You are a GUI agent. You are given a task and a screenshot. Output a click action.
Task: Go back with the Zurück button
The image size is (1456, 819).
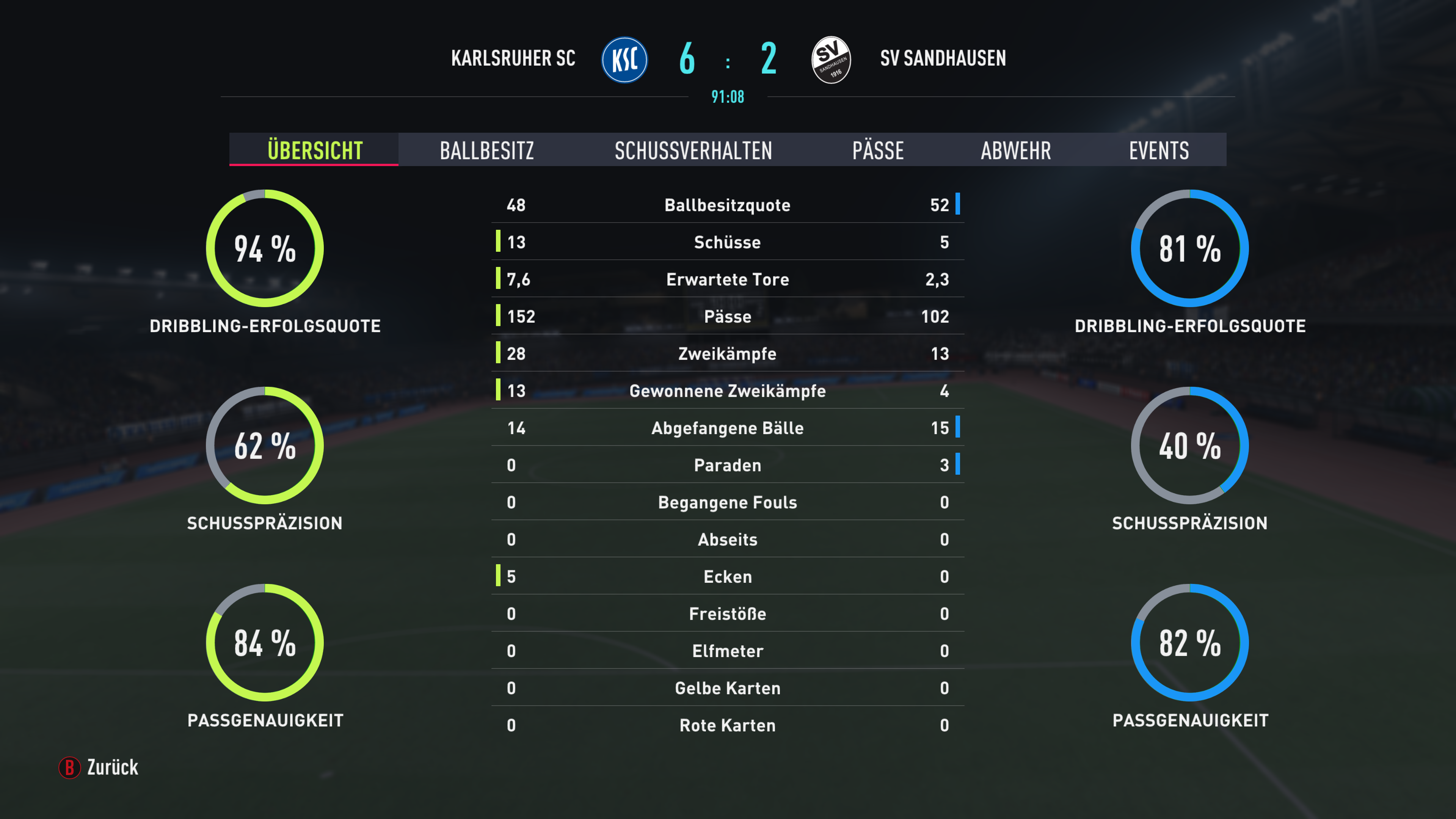coord(99,767)
